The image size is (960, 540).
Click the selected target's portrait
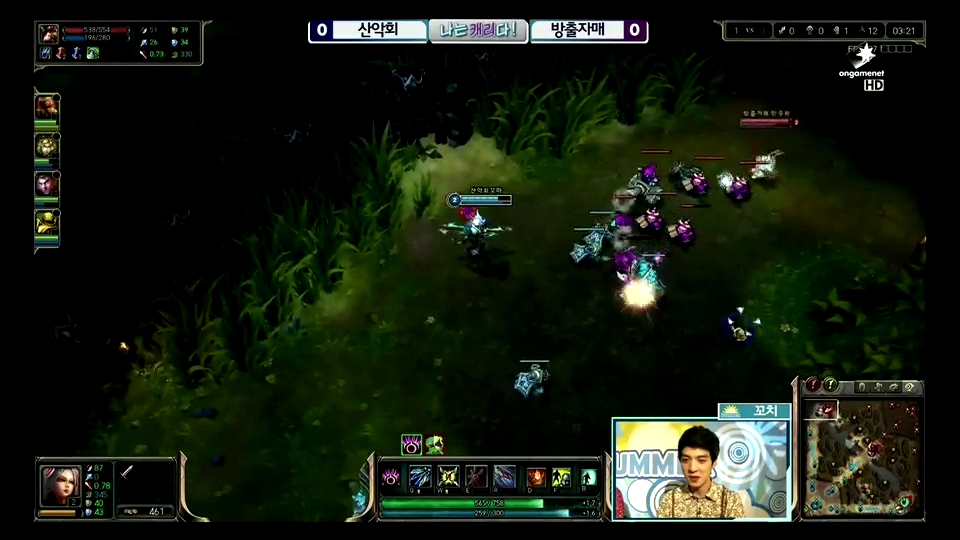[48, 33]
